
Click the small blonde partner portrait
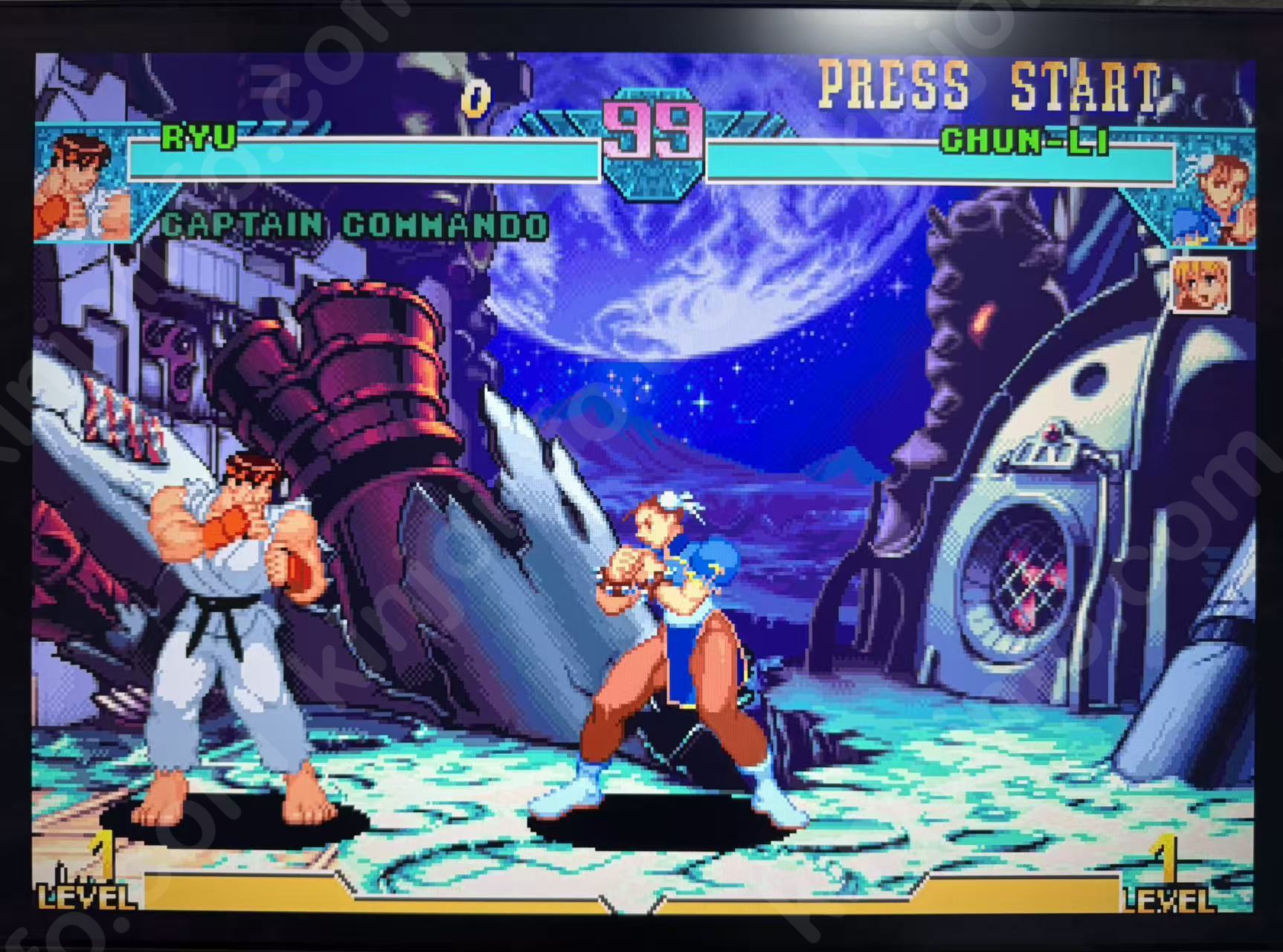coord(1200,283)
